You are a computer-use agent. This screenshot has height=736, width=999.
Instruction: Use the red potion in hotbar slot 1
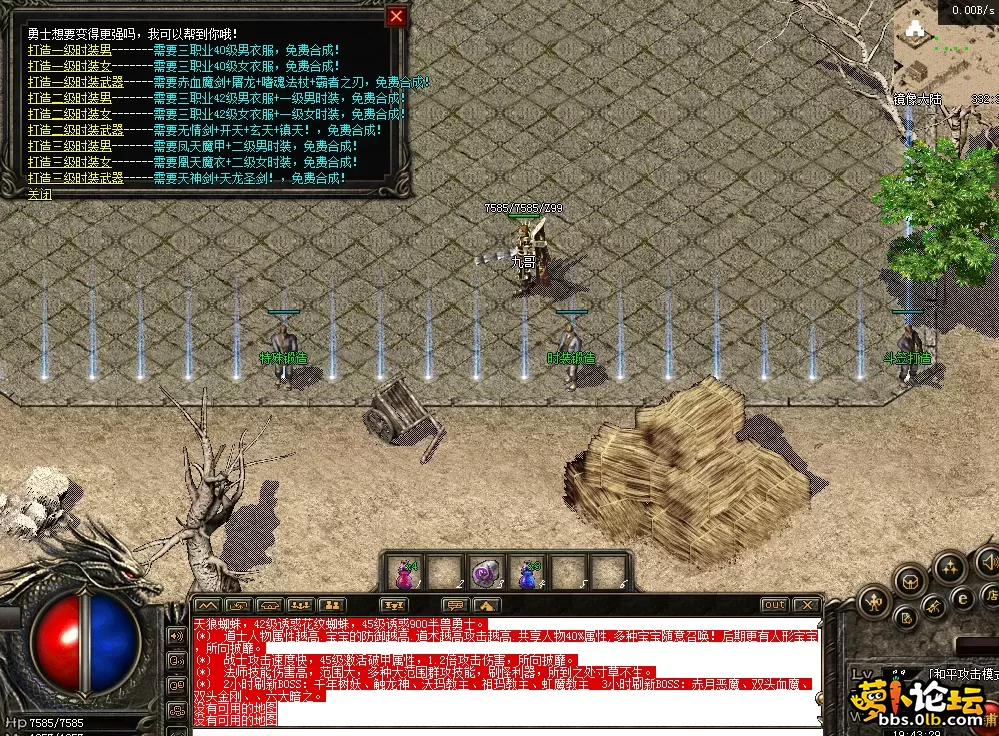tap(405, 572)
